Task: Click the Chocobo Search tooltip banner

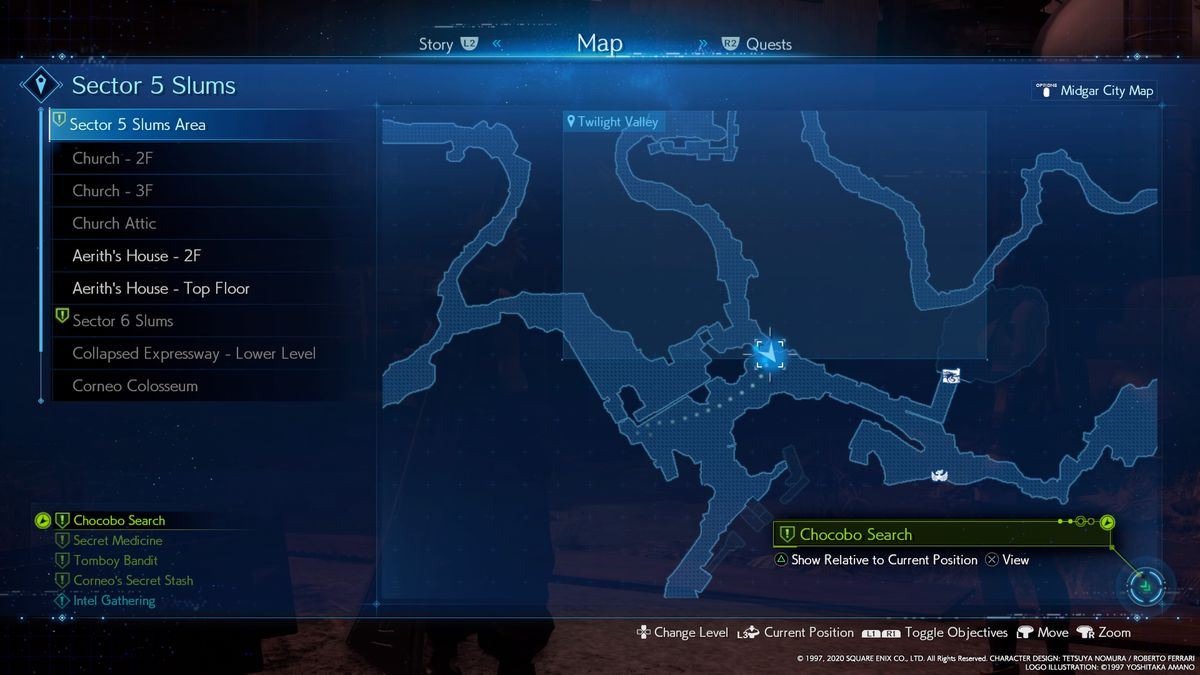Action: 855,535
